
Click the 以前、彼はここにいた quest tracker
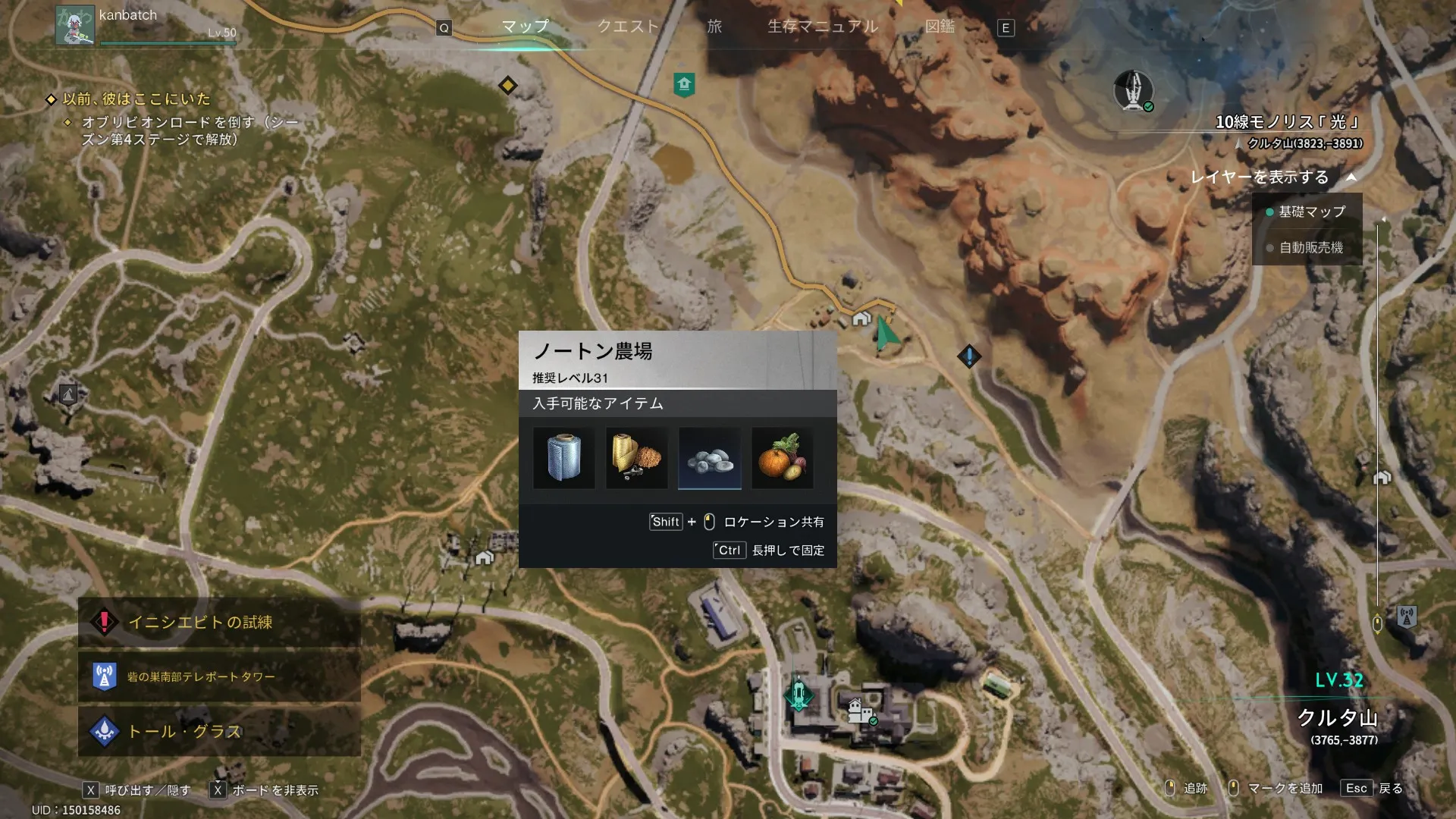136,99
